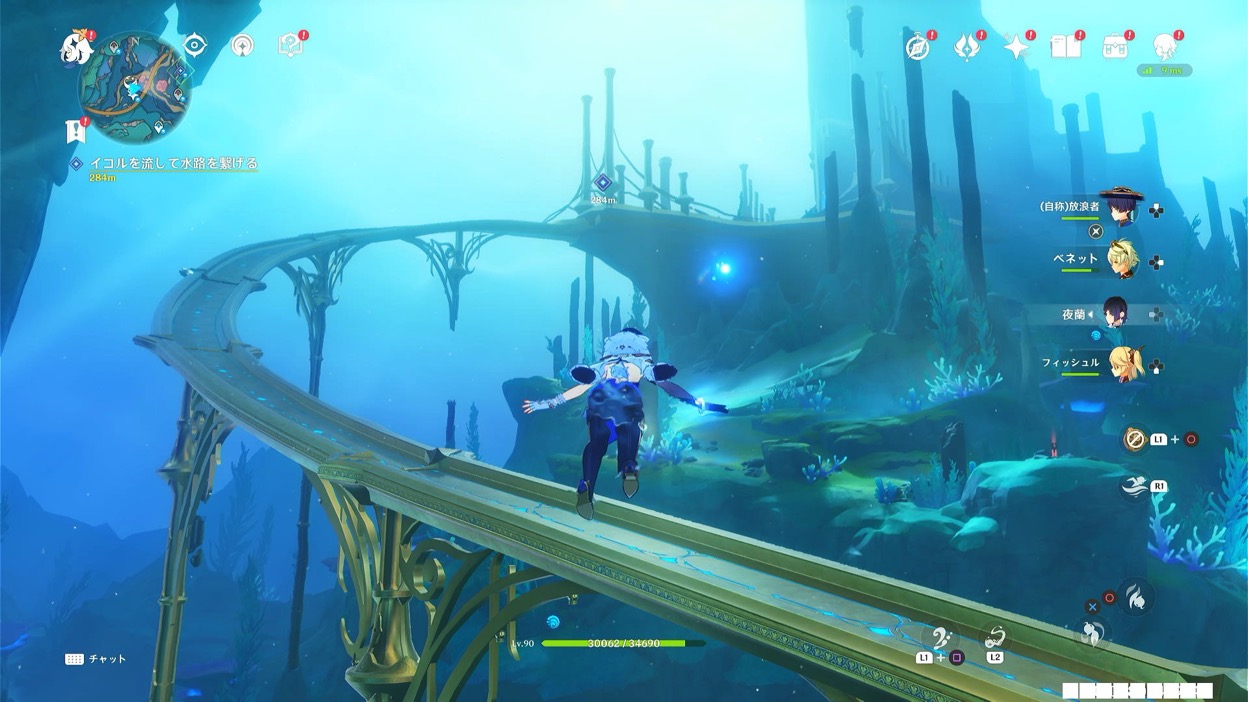Viewport: 1248px width, 702px height.
Task: Use the golden gadget icon
Action: coord(1134,439)
